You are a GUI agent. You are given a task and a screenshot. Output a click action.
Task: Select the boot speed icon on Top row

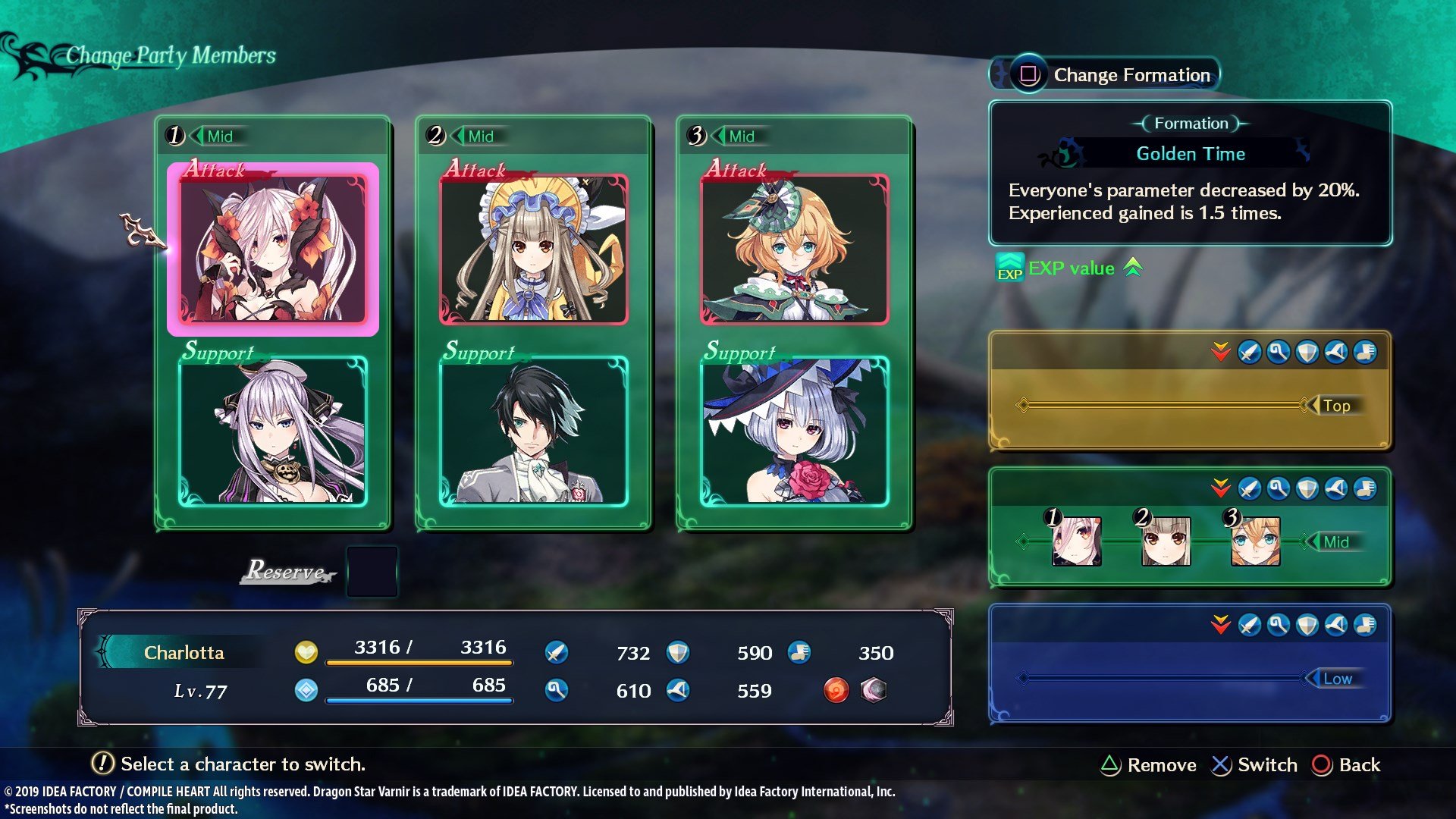pyautogui.click(x=1365, y=353)
